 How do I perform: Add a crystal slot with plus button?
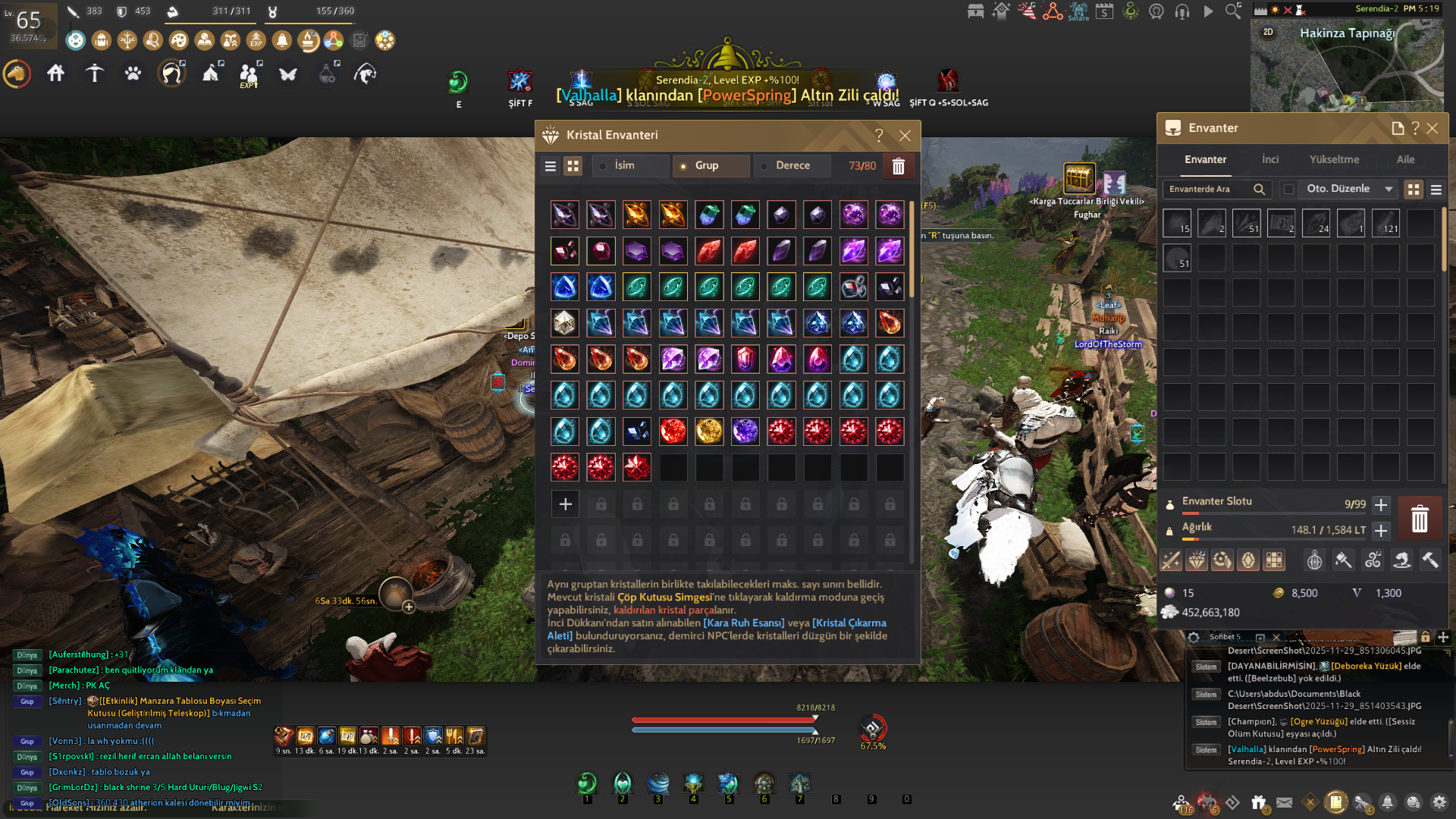(x=565, y=504)
